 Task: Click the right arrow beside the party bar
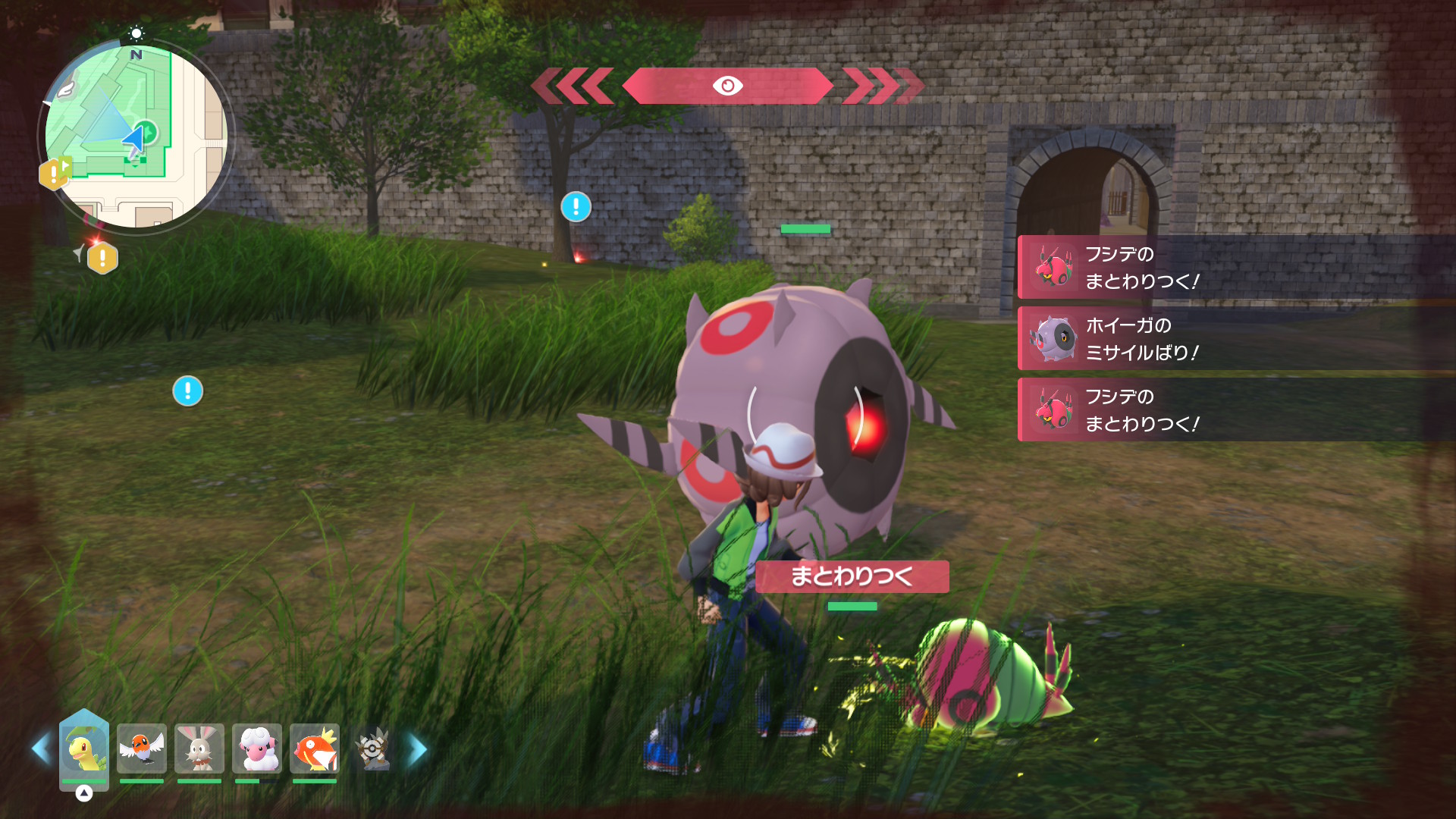click(x=418, y=749)
